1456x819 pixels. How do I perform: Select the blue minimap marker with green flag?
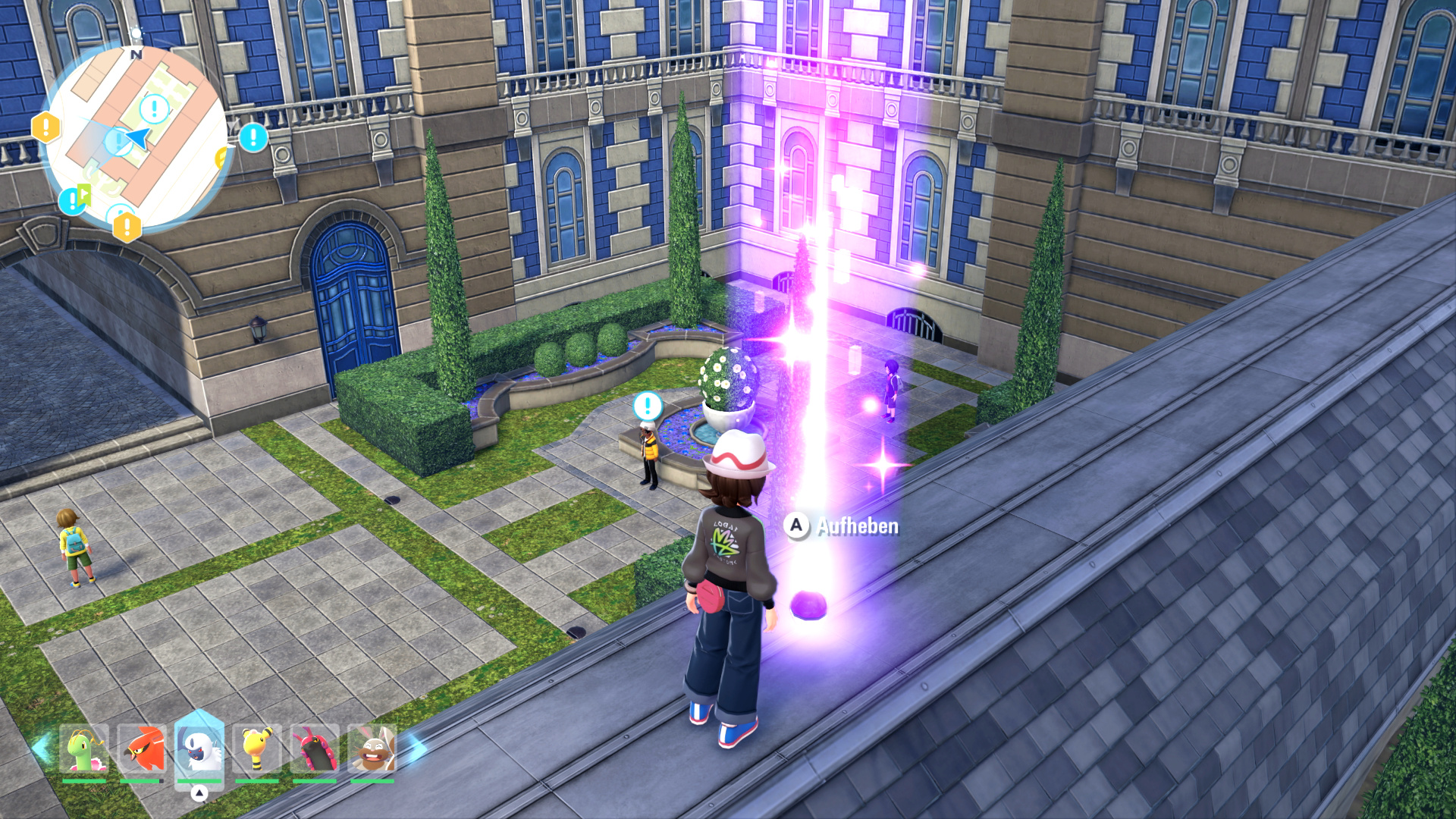pos(74,199)
